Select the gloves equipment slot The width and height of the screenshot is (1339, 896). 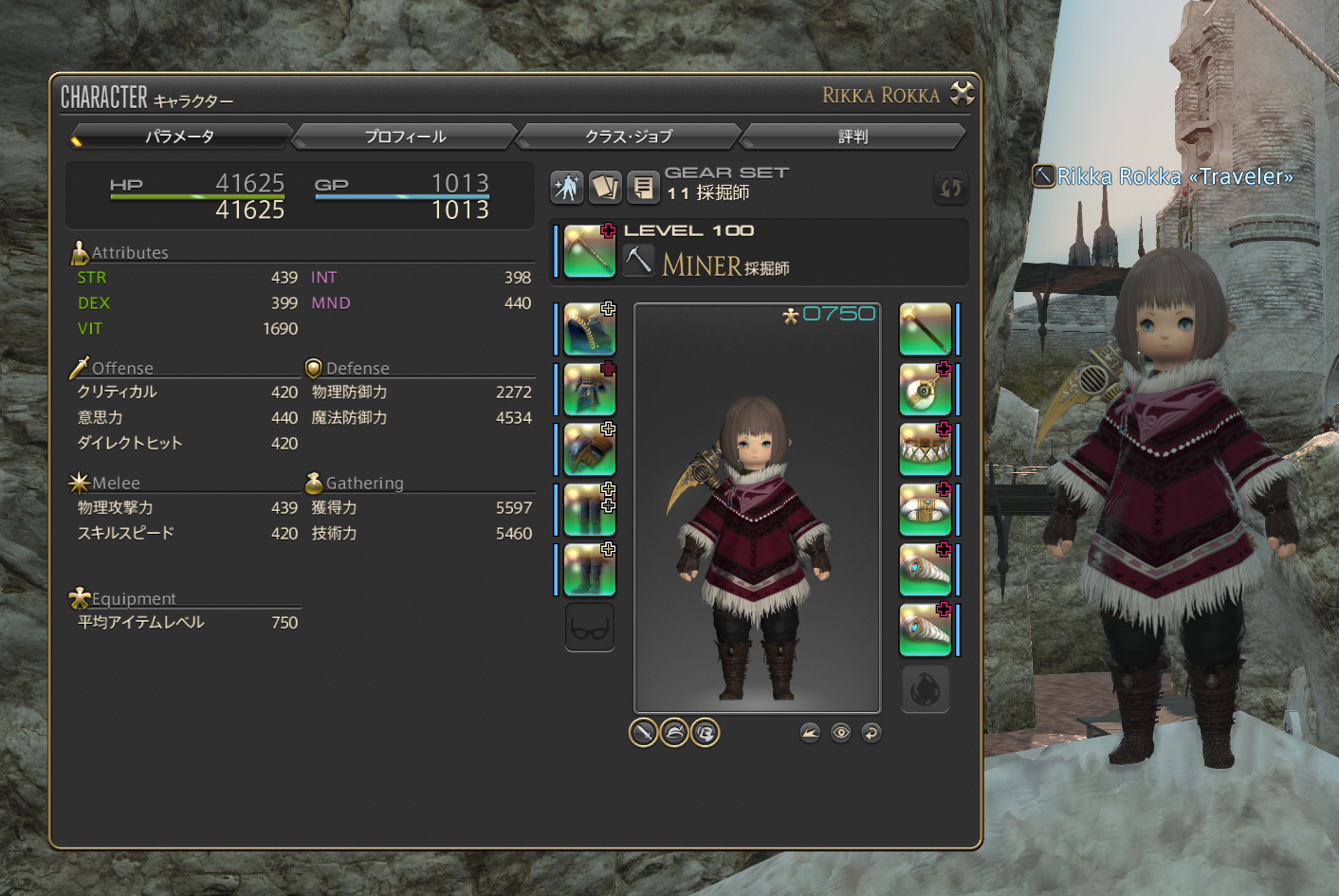coord(589,449)
